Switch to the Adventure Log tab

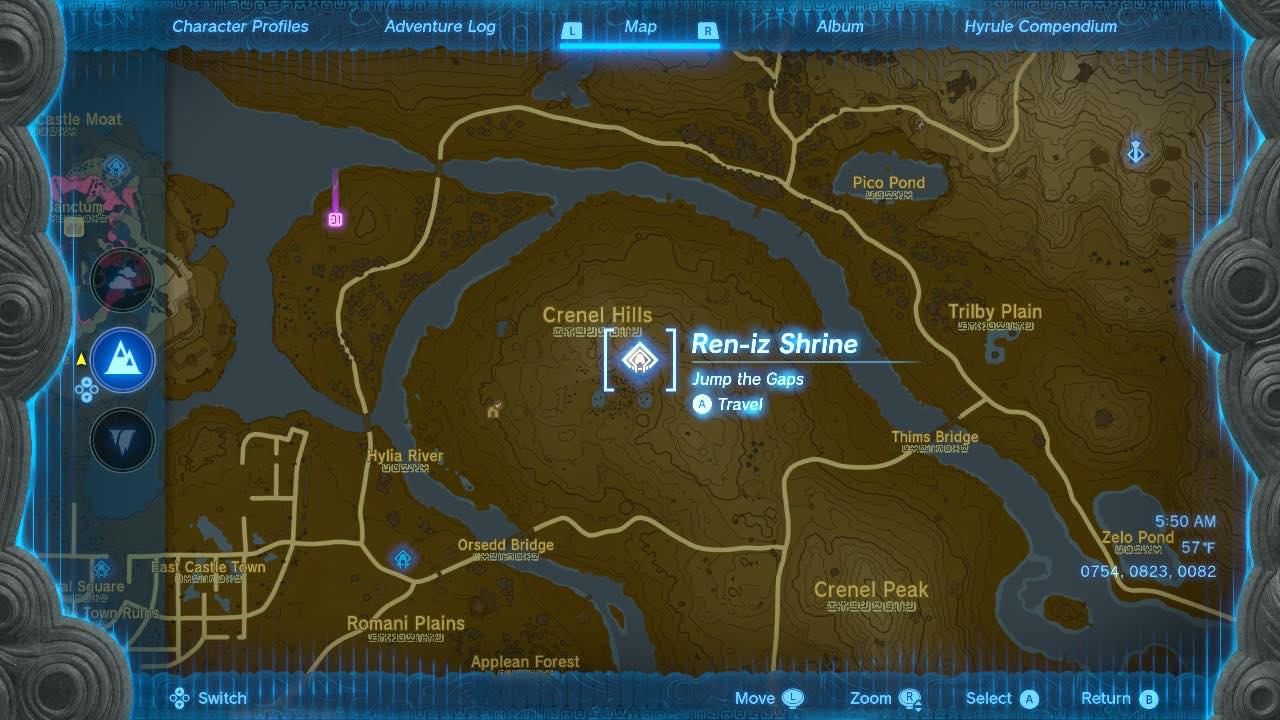point(438,27)
